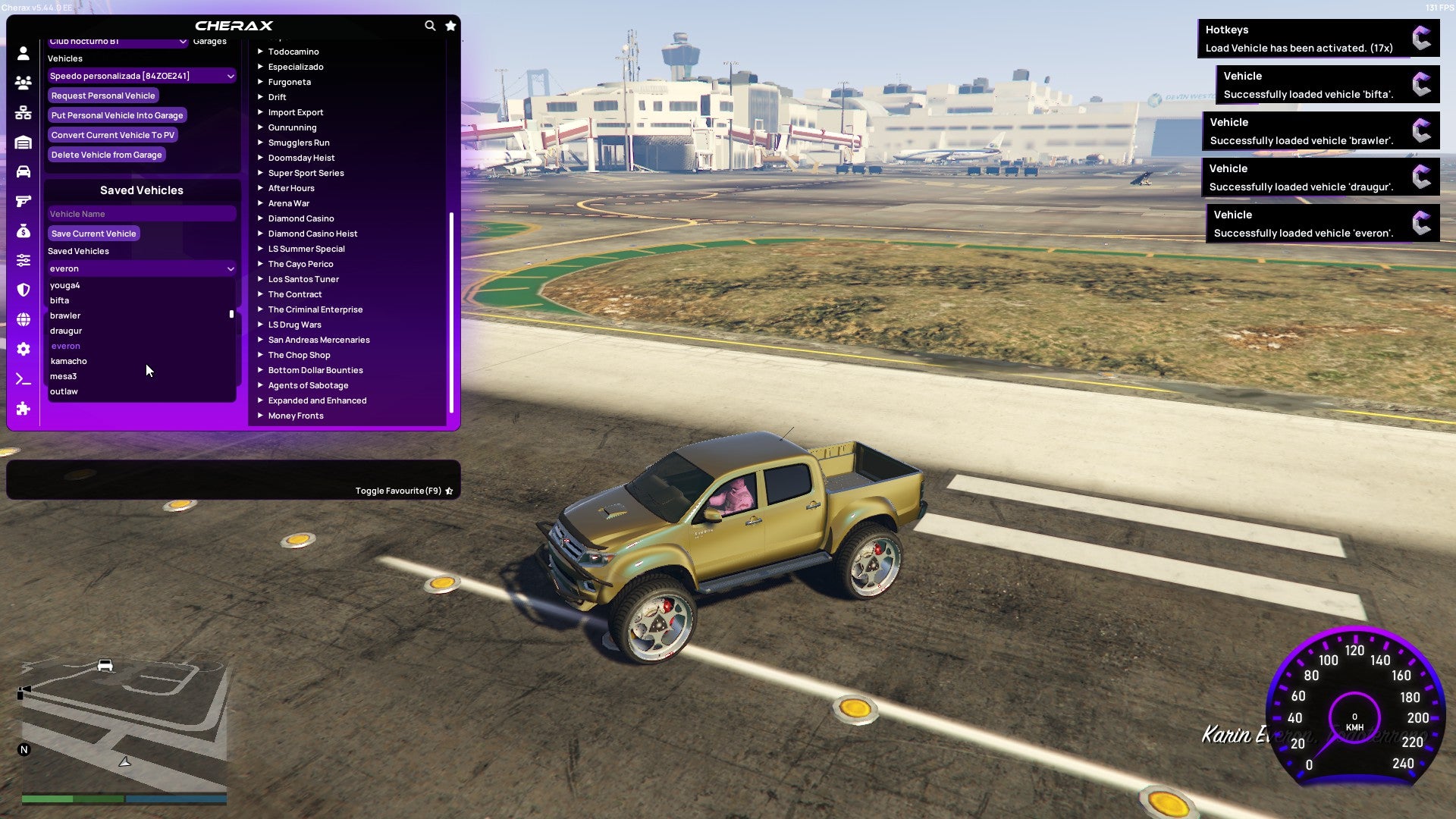Expand The Cayo Perico category
The width and height of the screenshot is (1456, 819).
300,264
